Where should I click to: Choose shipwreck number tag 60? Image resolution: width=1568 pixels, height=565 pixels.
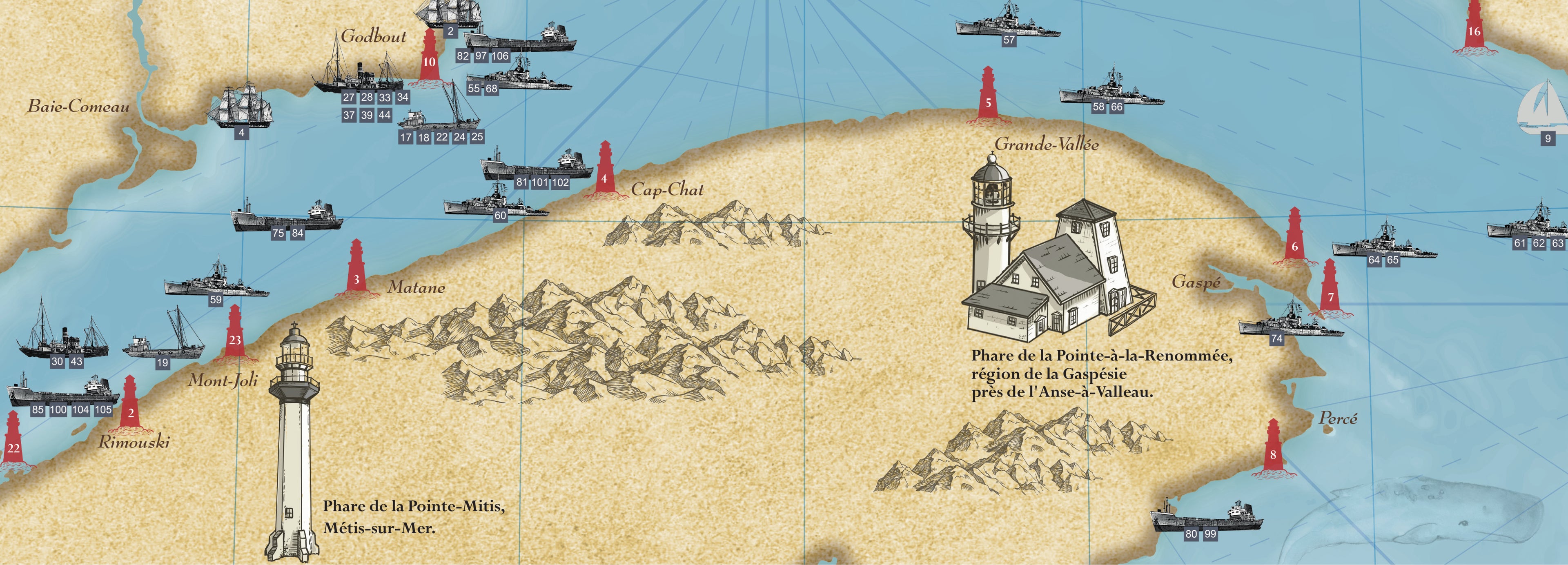pyautogui.click(x=500, y=215)
